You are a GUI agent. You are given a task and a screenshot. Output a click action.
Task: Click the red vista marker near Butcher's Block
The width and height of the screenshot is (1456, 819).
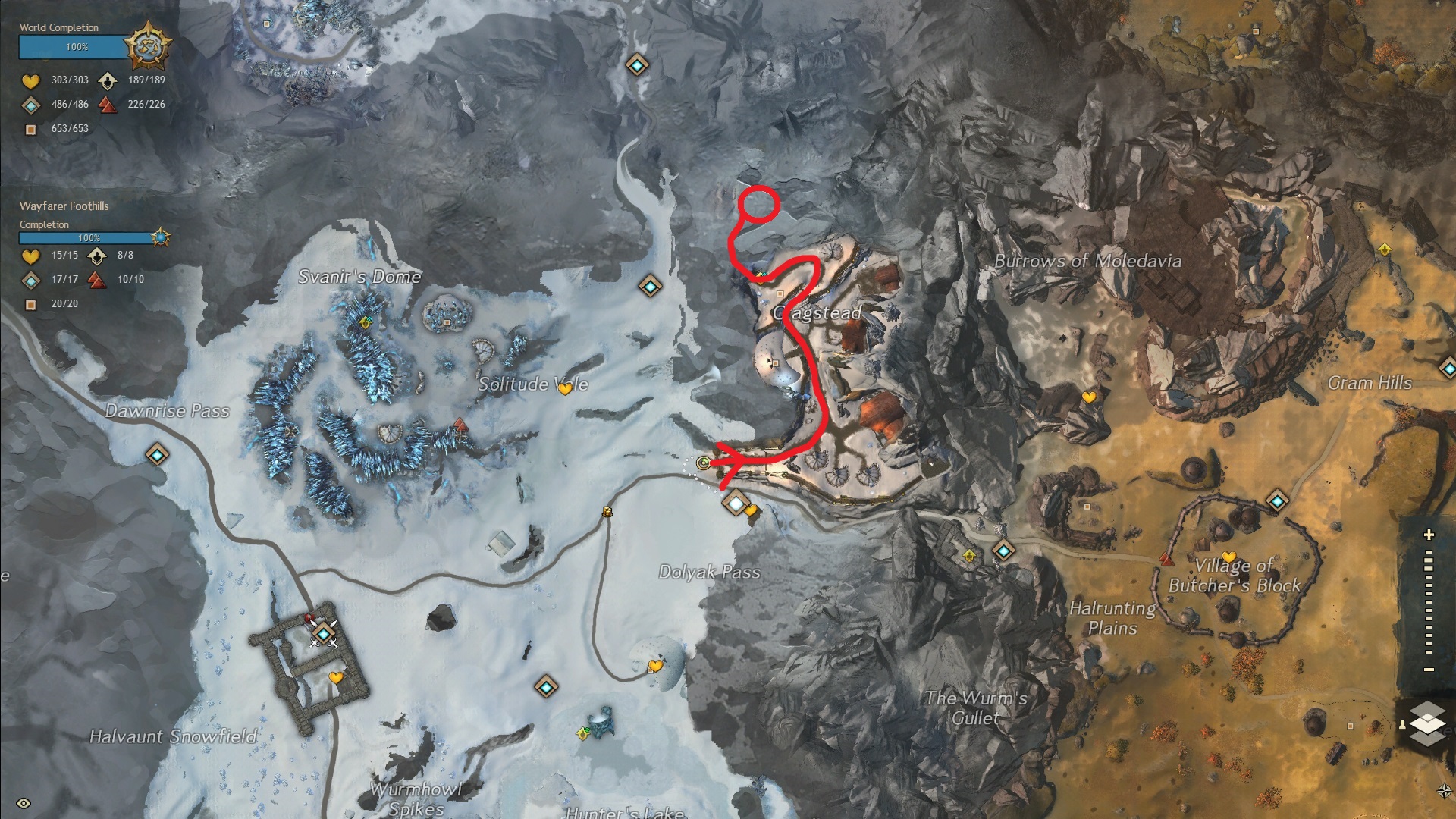click(x=1166, y=560)
